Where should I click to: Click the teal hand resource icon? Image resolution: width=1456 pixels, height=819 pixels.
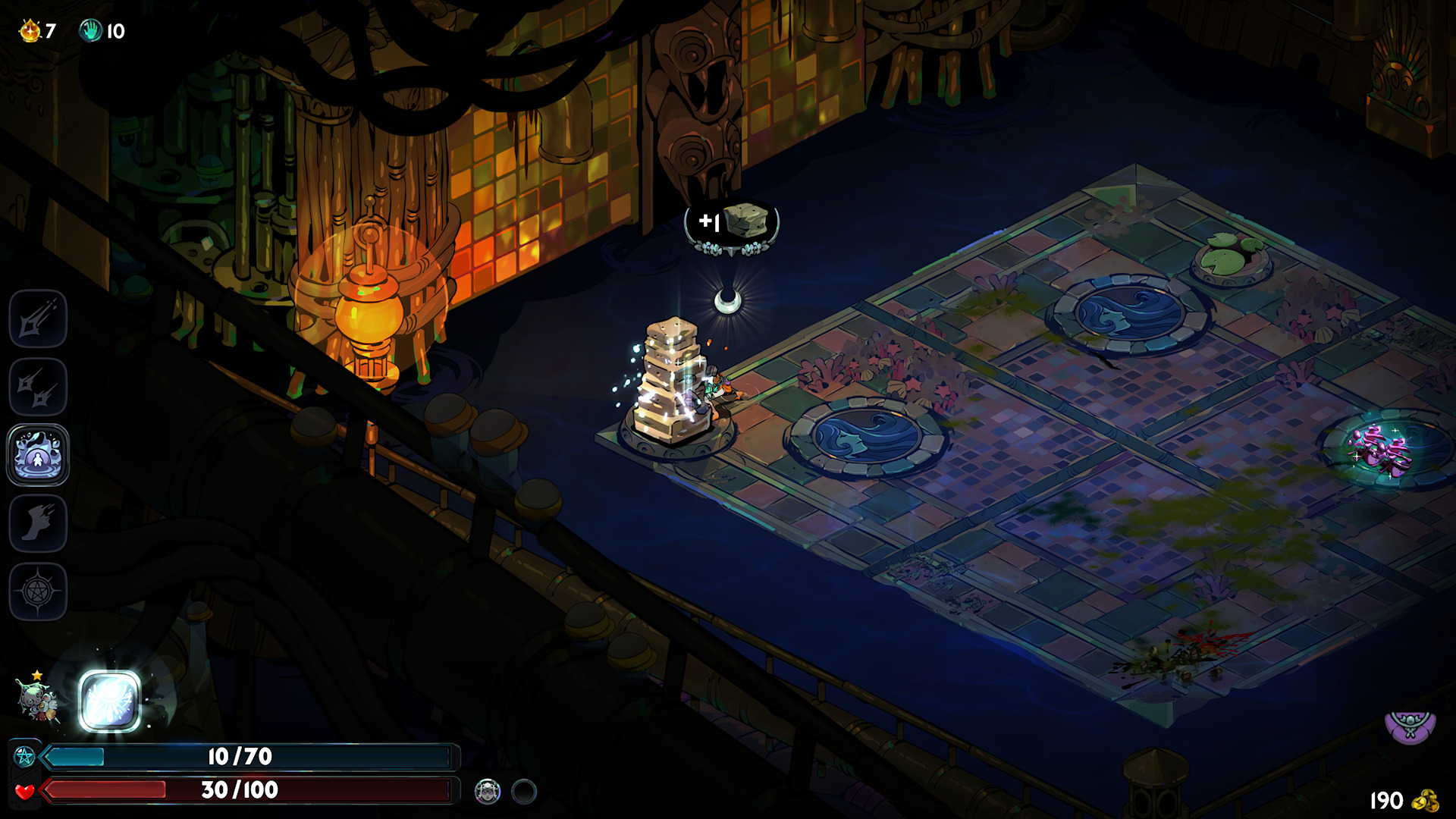pyautogui.click(x=91, y=30)
